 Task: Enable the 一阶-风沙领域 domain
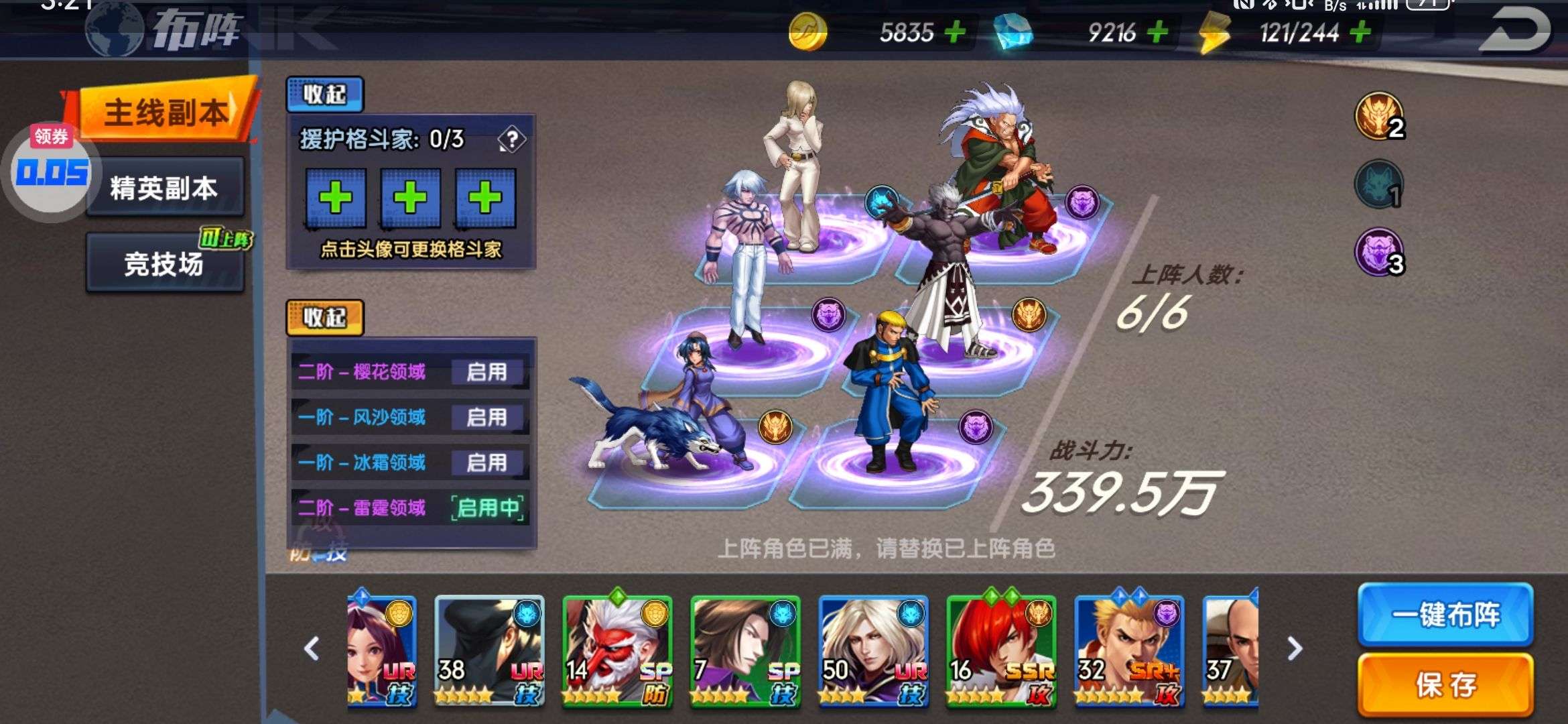[x=486, y=417]
